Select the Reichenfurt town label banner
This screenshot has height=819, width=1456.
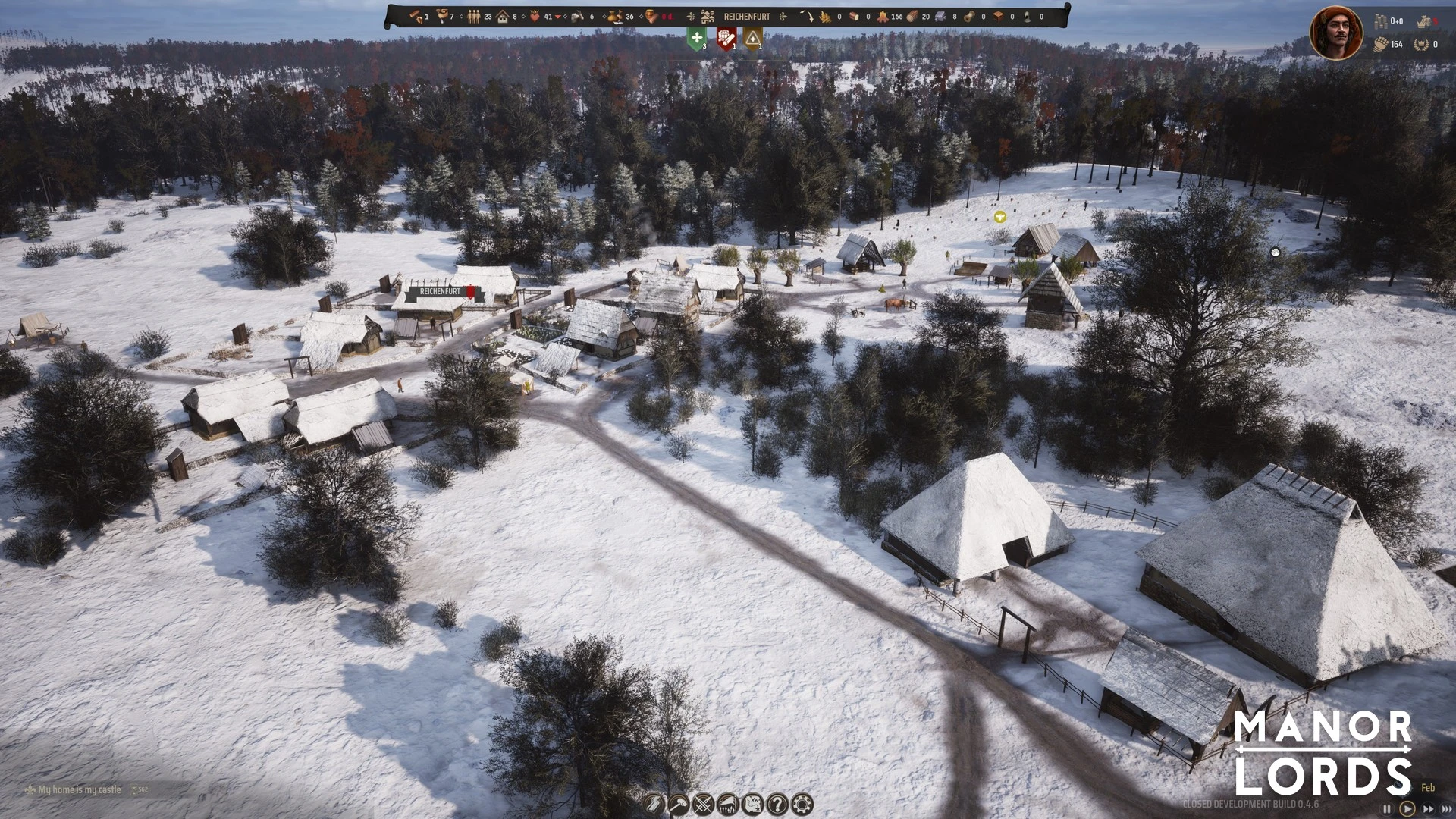(441, 291)
